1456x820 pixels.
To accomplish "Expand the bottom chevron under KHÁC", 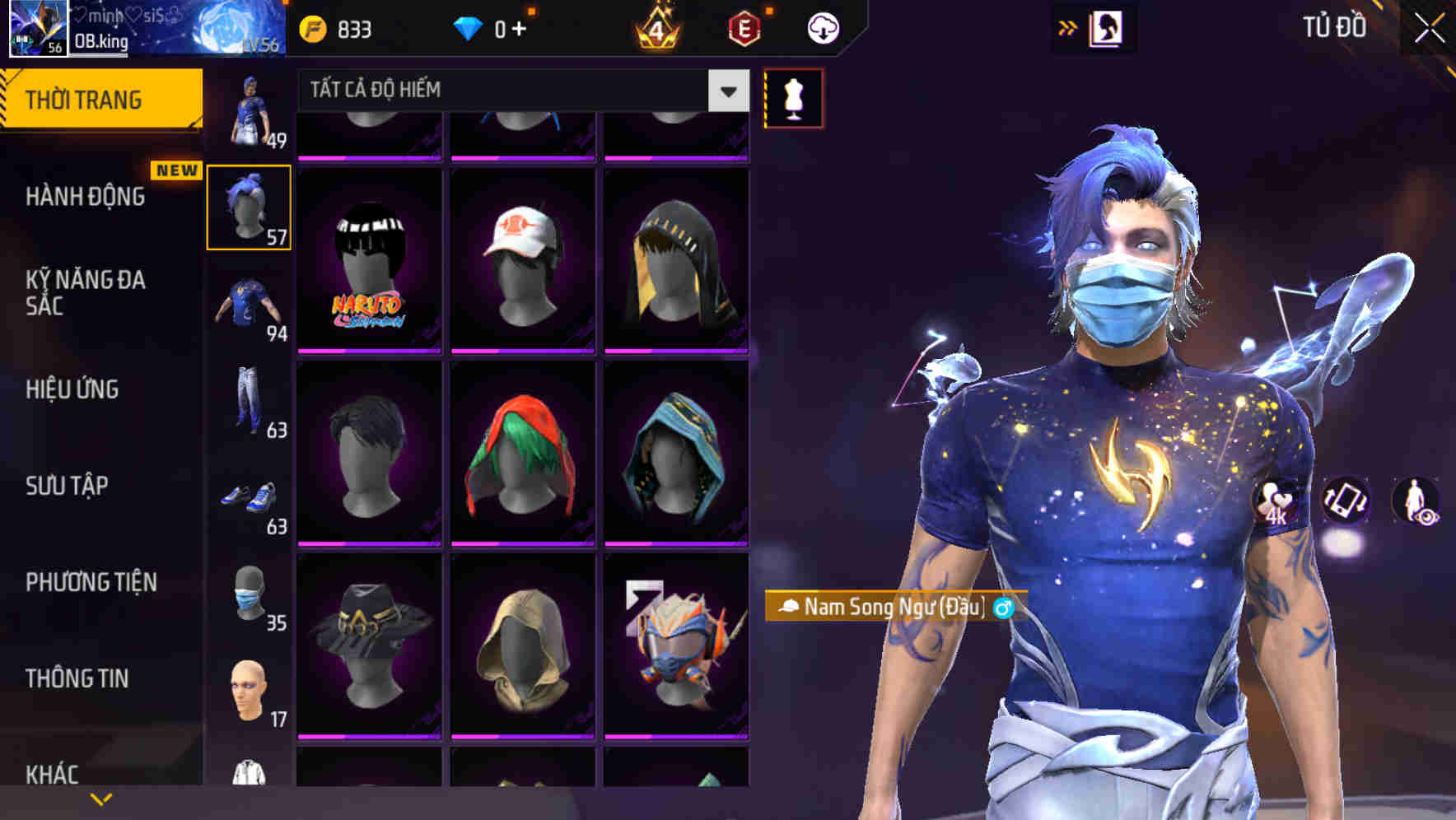I will (100, 798).
